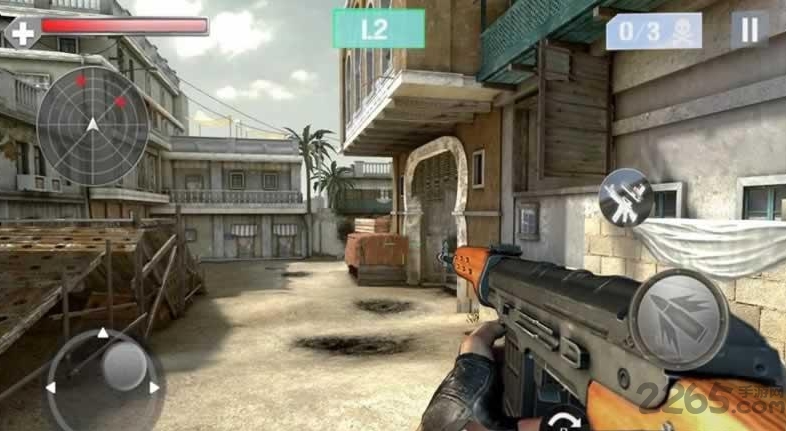The height and width of the screenshot is (431, 786).
Task: Use the health plus icon
Action: (x=22, y=32)
